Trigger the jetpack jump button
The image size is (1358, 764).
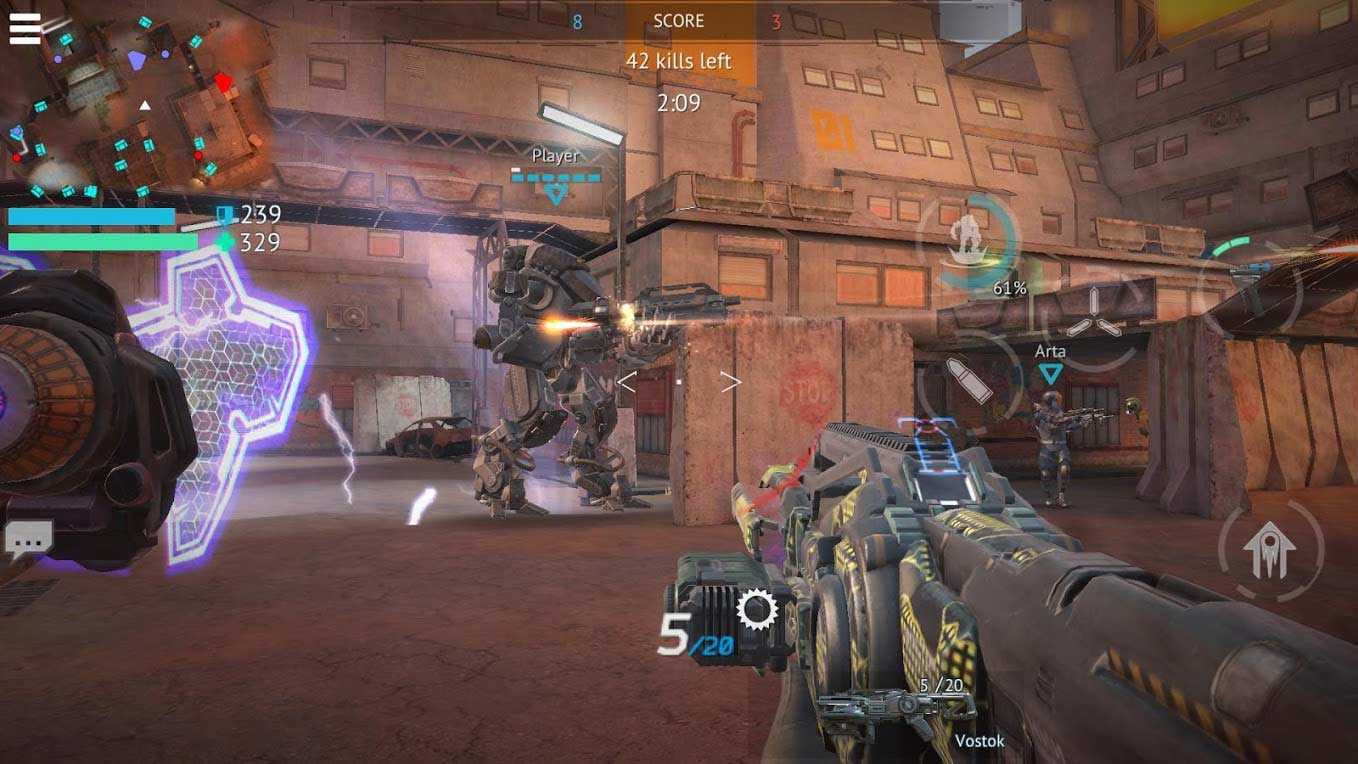pyautogui.click(x=1270, y=549)
